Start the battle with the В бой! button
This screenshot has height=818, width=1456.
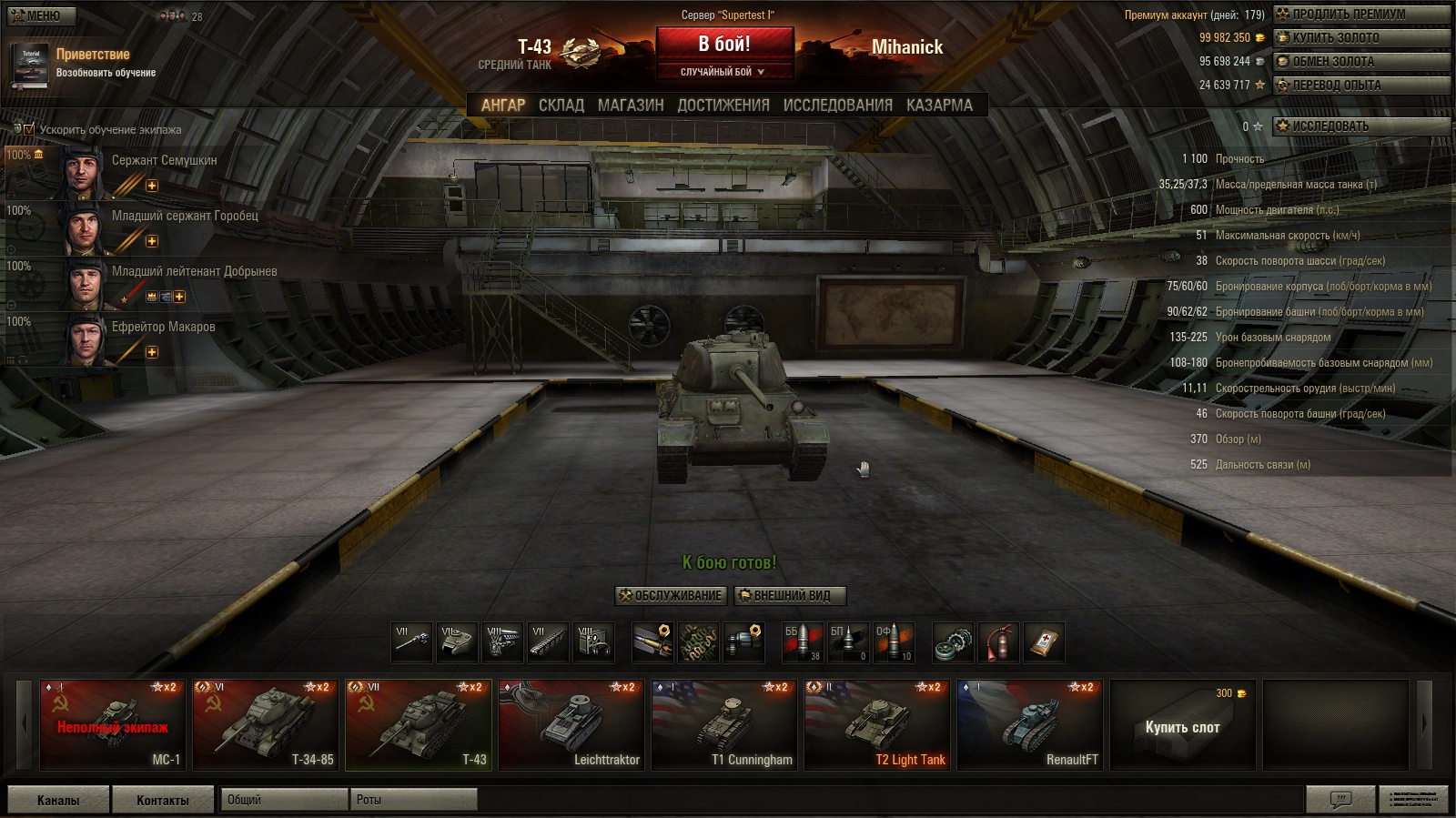click(724, 45)
